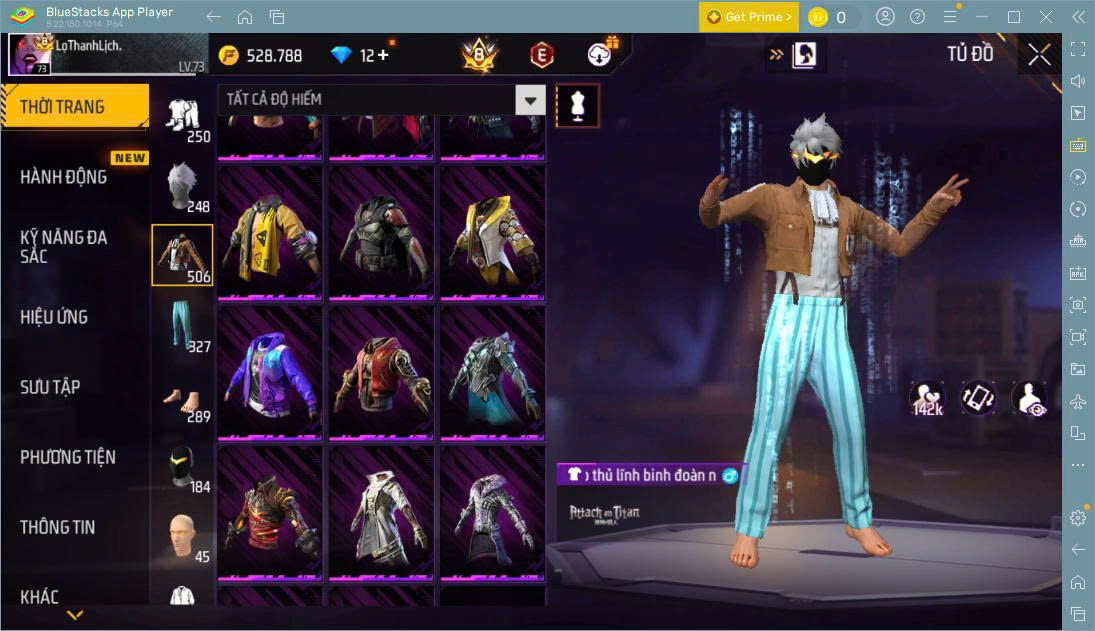Open the player profile avatar
The width and height of the screenshot is (1095, 631).
[x=30, y=54]
